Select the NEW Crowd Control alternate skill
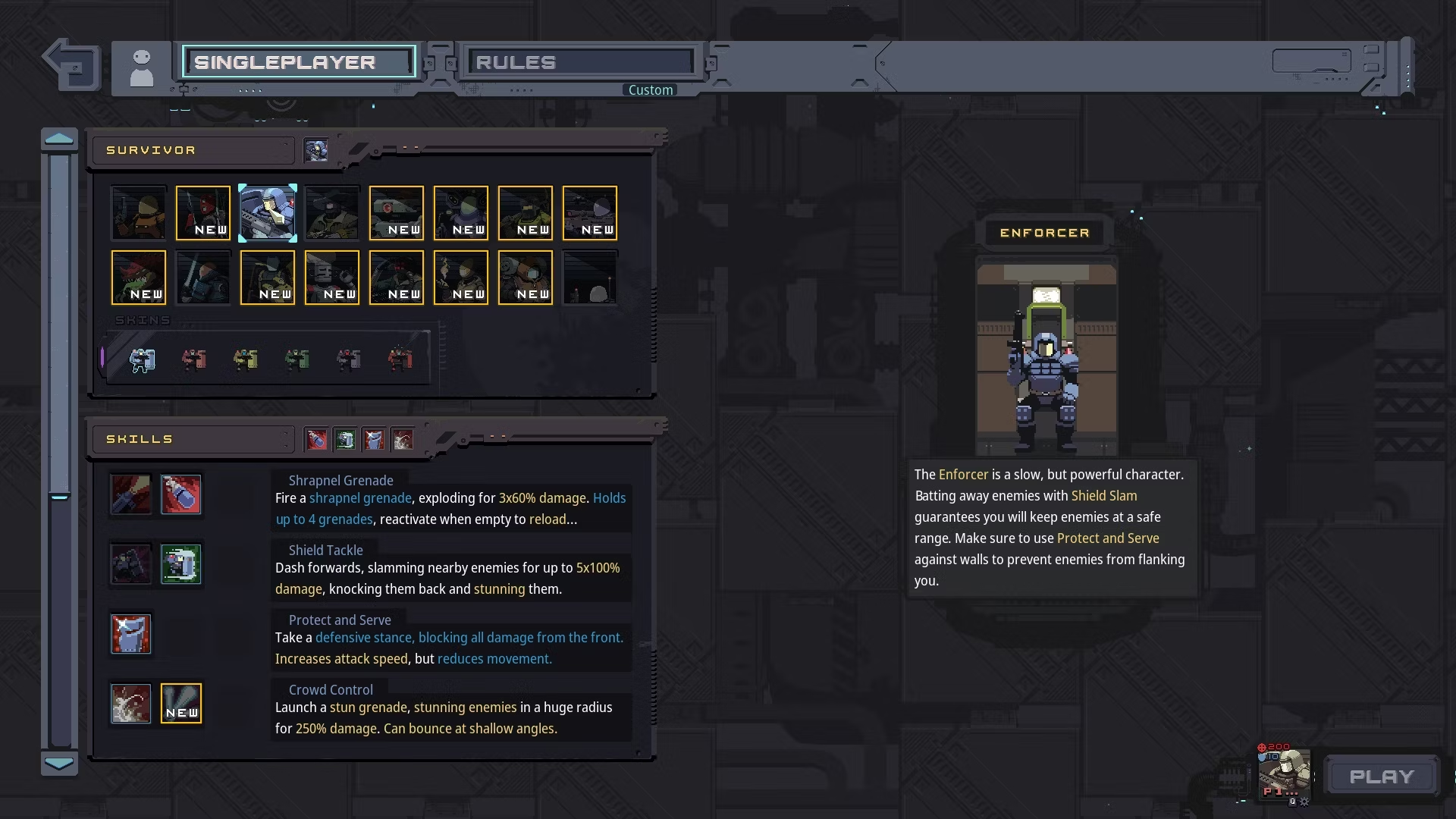Viewport: 1456px width, 819px height. [181, 704]
